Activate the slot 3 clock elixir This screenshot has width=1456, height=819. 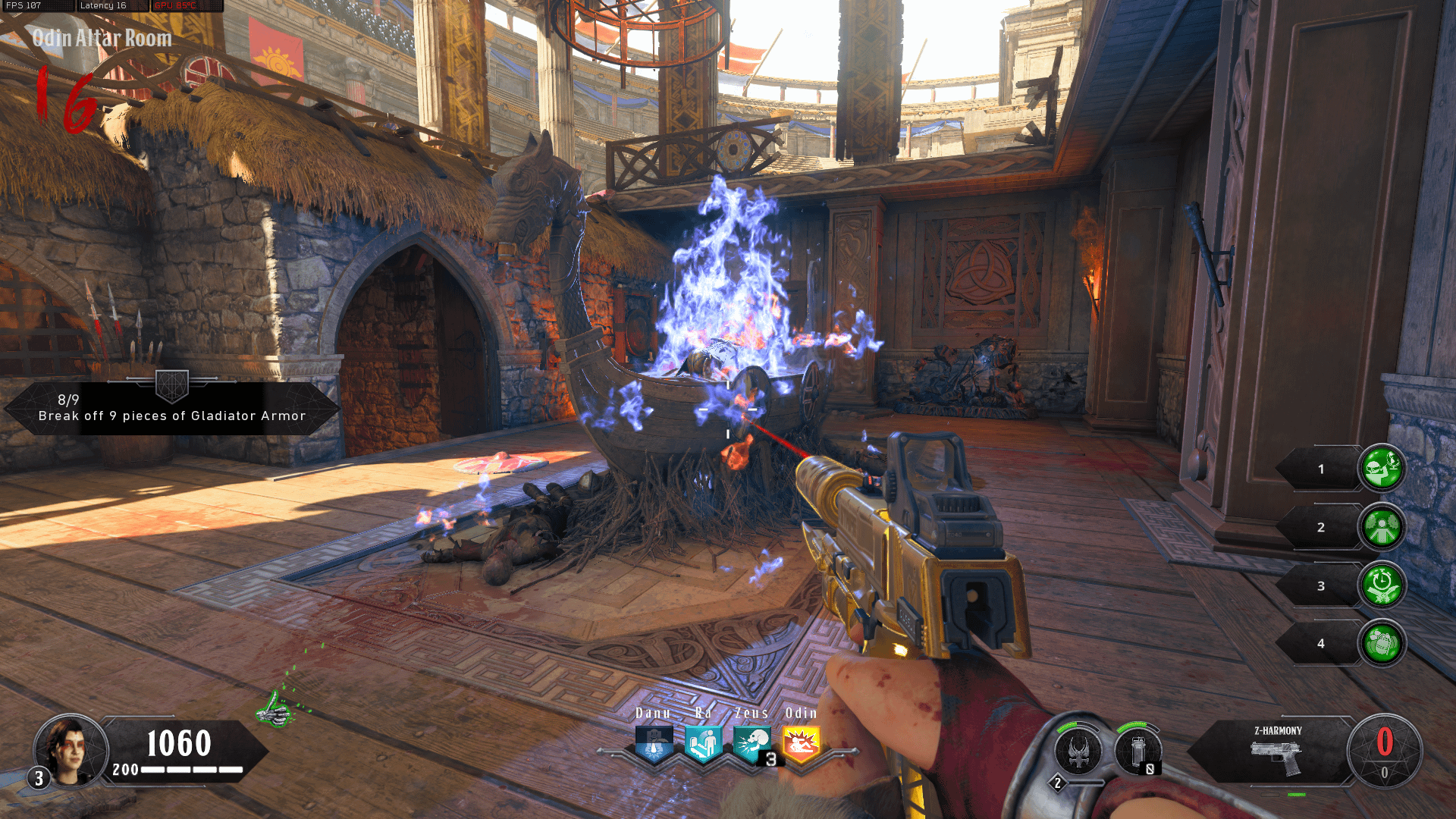[x=1381, y=585]
